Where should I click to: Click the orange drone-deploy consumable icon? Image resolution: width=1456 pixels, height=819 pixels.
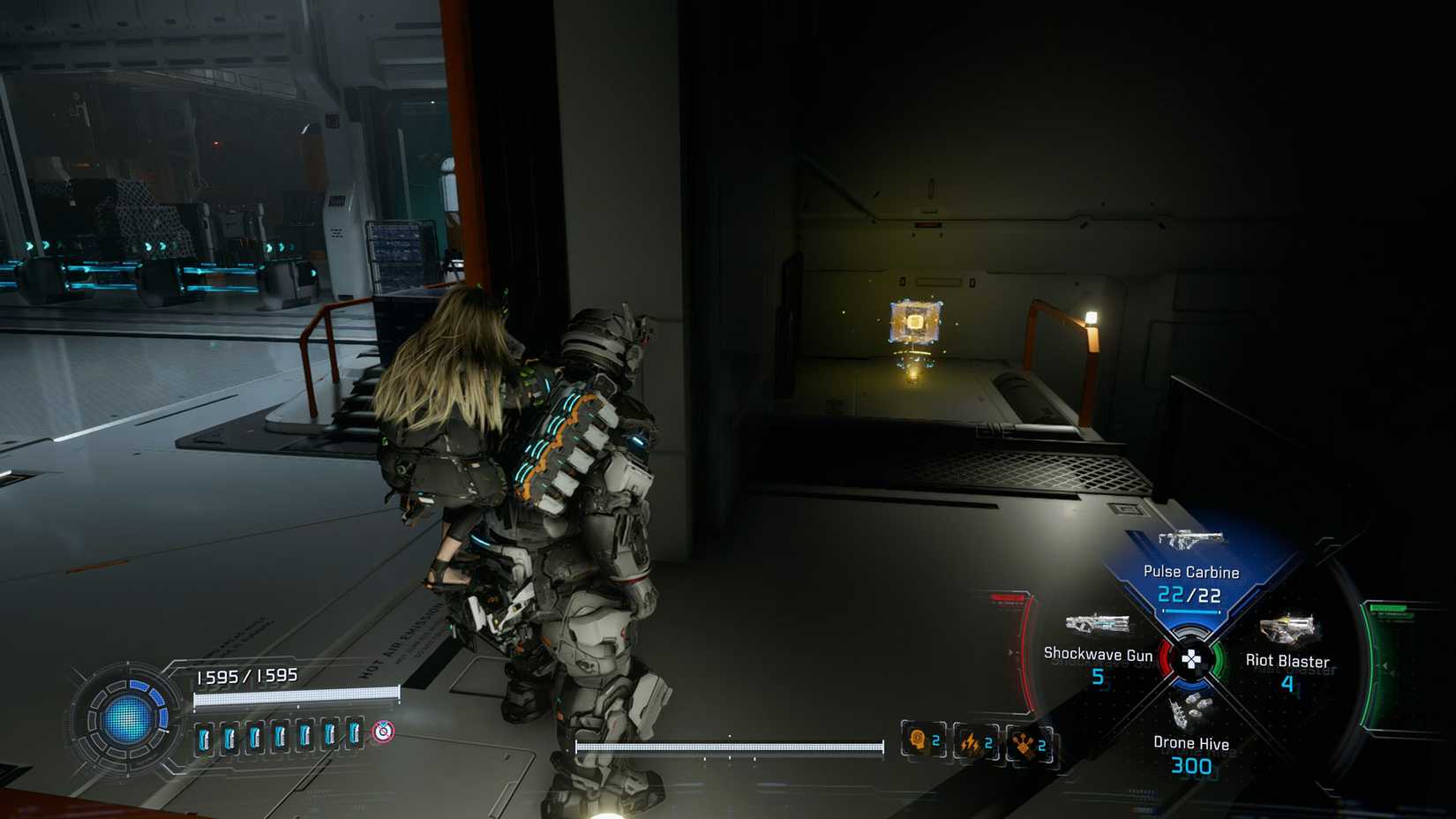coord(1022,744)
